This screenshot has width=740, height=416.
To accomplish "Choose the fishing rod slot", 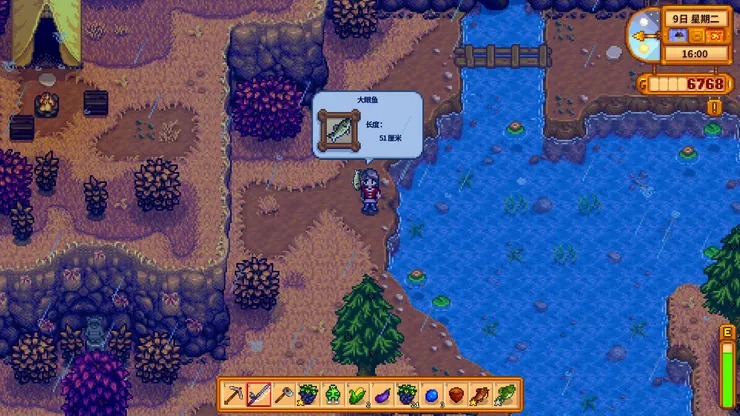I will pos(259,394).
